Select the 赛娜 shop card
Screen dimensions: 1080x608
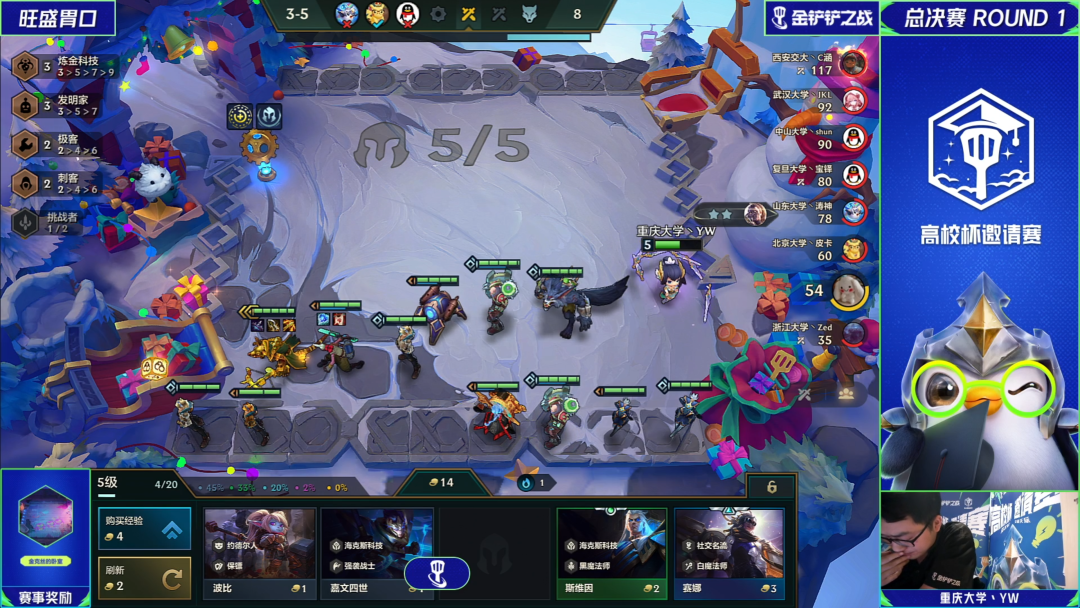(729, 551)
